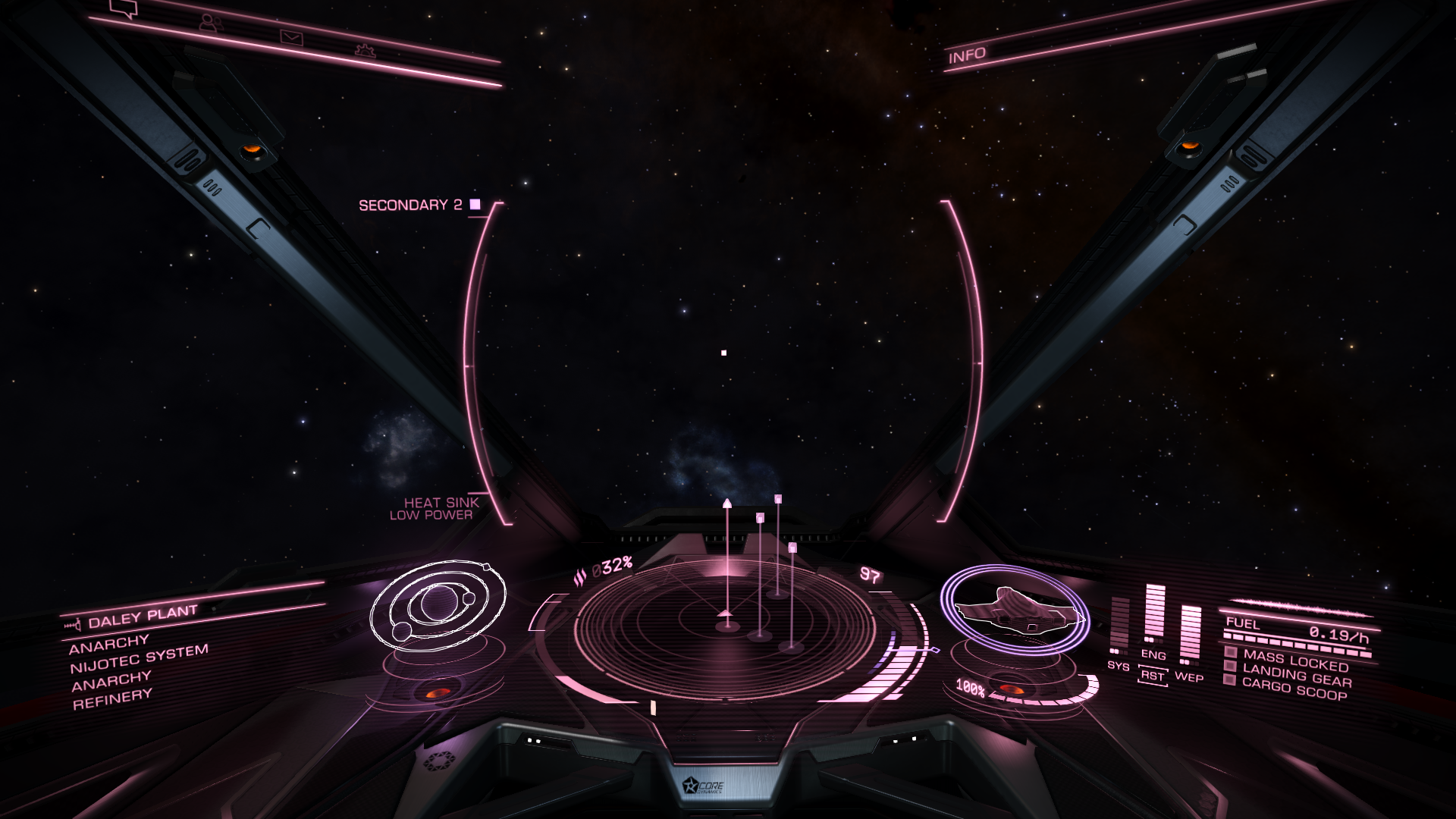Reset power distribution with RST
The width and height of the screenshot is (1456, 819).
(x=1153, y=675)
